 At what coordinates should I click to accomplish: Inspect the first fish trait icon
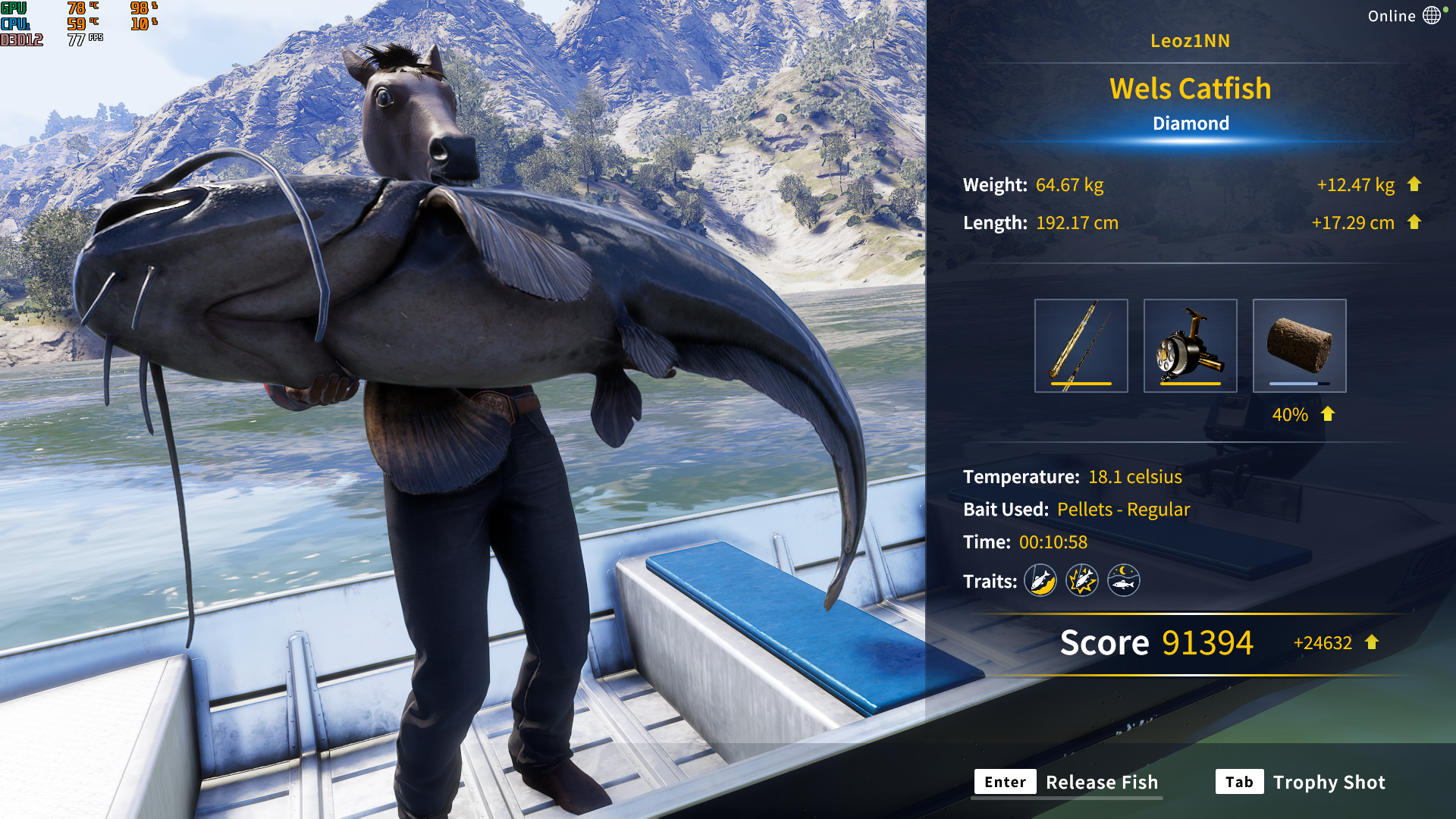pyautogui.click(x=1040, y=581)
